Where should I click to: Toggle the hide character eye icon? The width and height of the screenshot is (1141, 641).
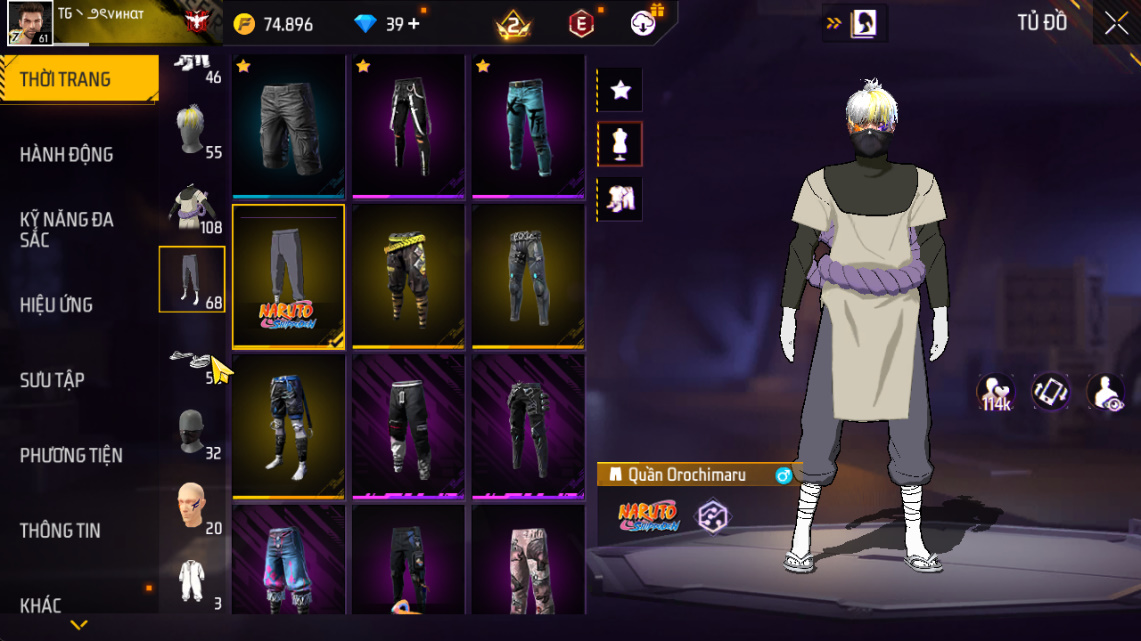coord(1105,393)
